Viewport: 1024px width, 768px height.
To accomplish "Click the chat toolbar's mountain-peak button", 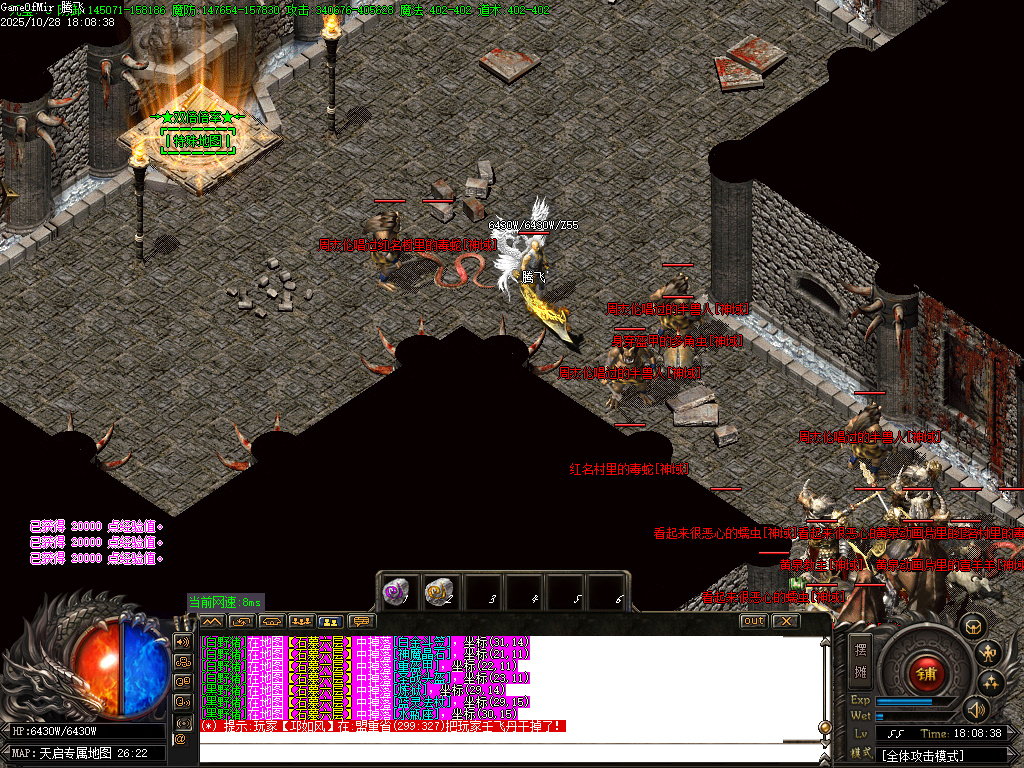I will 212,622.
